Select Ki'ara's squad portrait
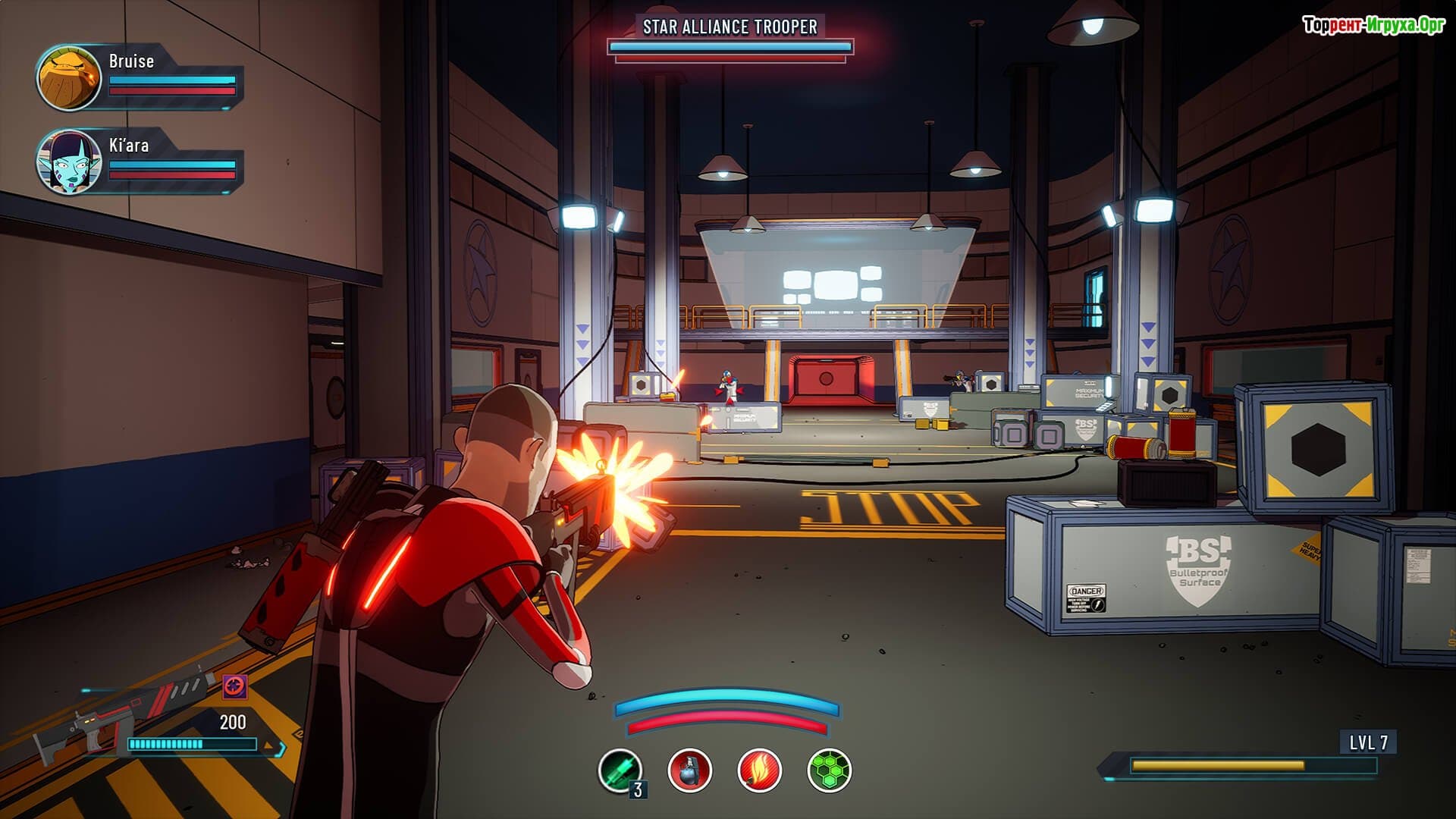The height and width of the screenshot is (819, 1456). (69, 162)
